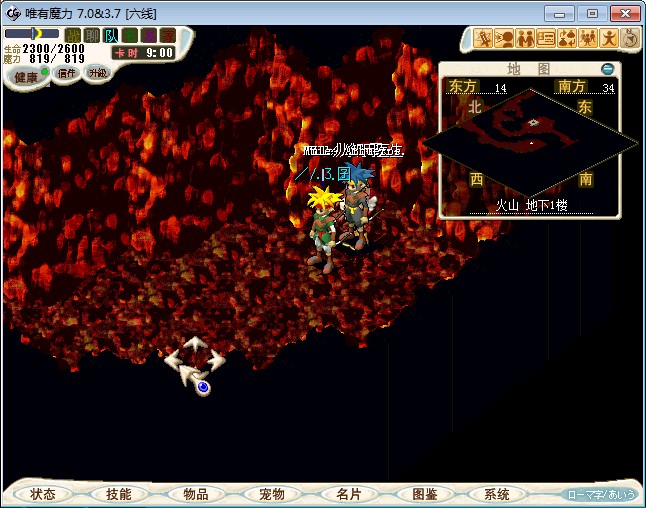Open the 名片 name card menu
Viewport: 646px width, 508px height.
coord(348,494)
